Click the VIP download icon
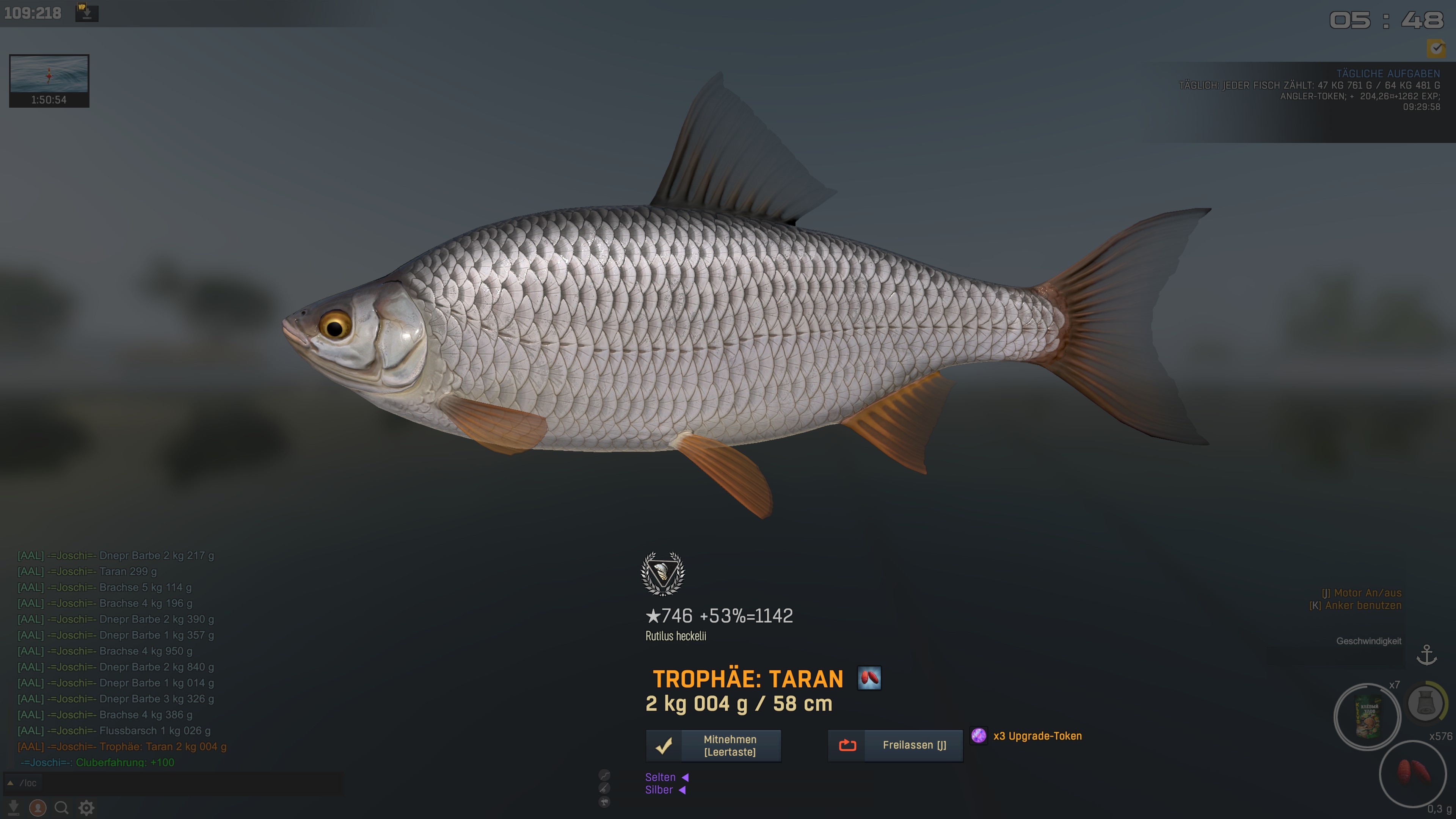This screenshot has width=1456, height=819. 86,13
